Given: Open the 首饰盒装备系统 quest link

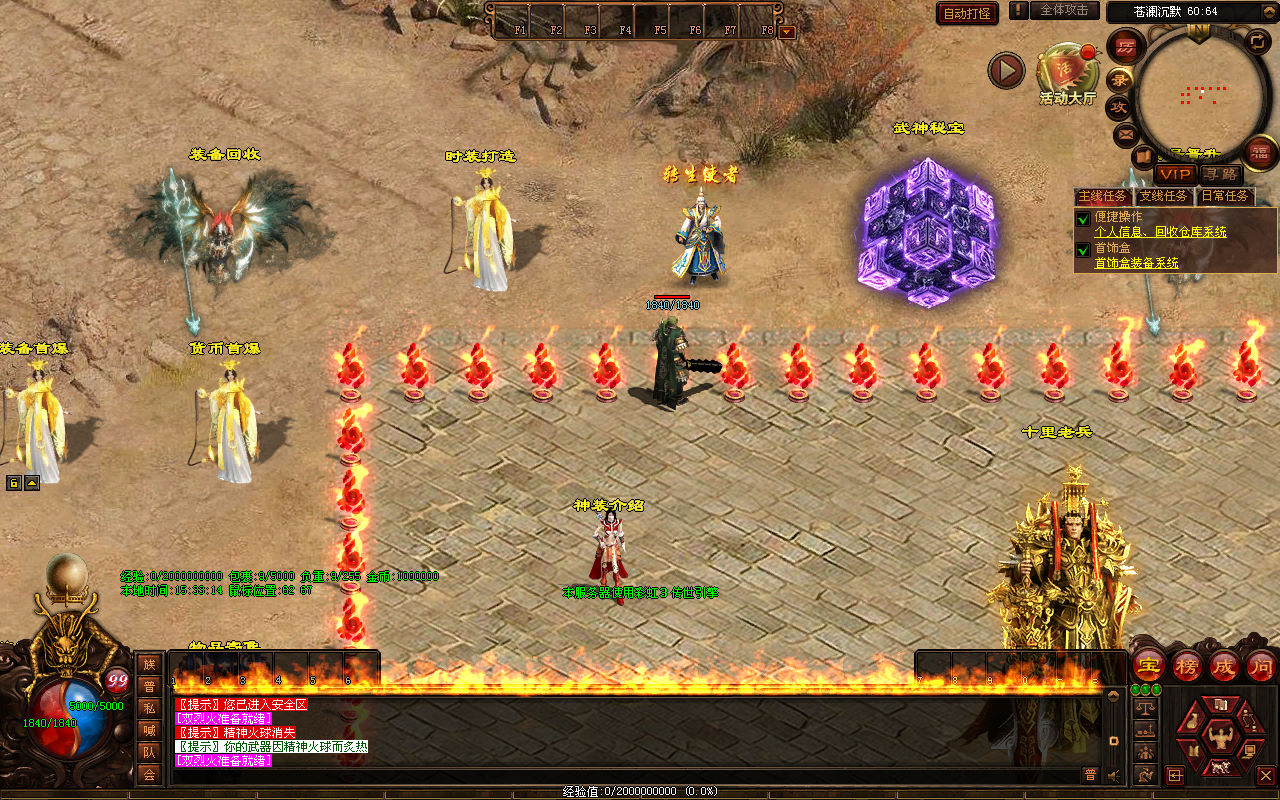Looking at the screenshot, I should [x=1136, y=263].
